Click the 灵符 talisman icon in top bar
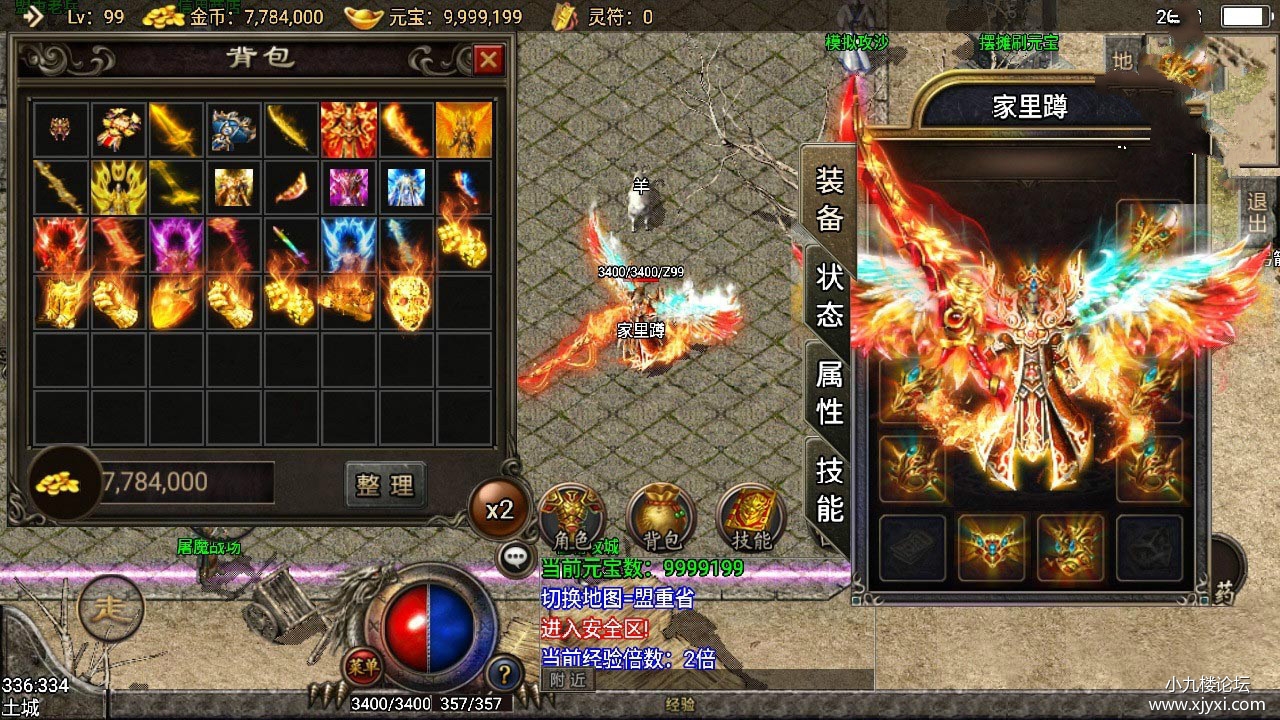Screen dimensions: 1280x720 pyautogui.click(x=565, y=16)
